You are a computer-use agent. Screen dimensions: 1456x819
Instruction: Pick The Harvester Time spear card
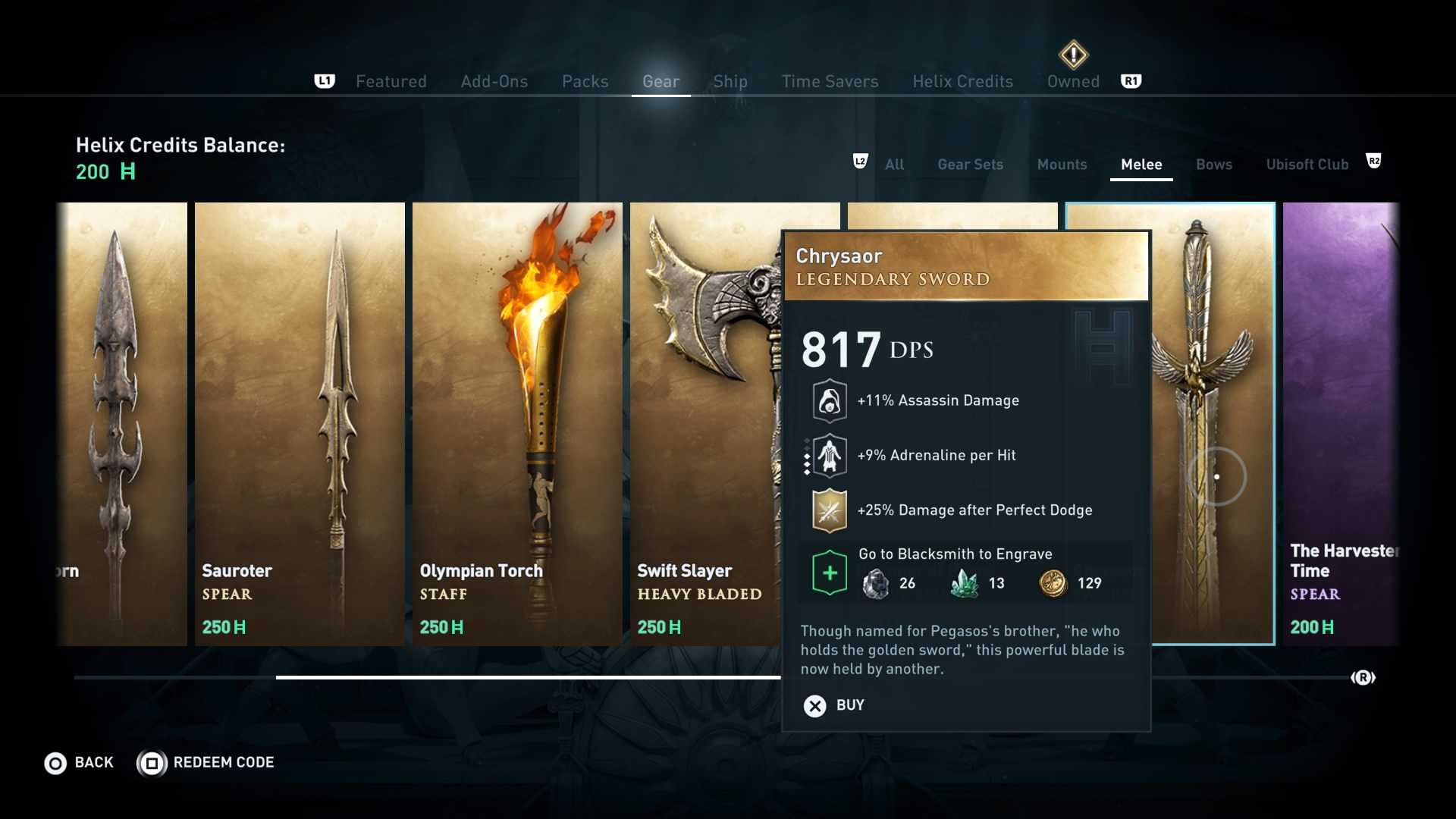pos(1340,423)
